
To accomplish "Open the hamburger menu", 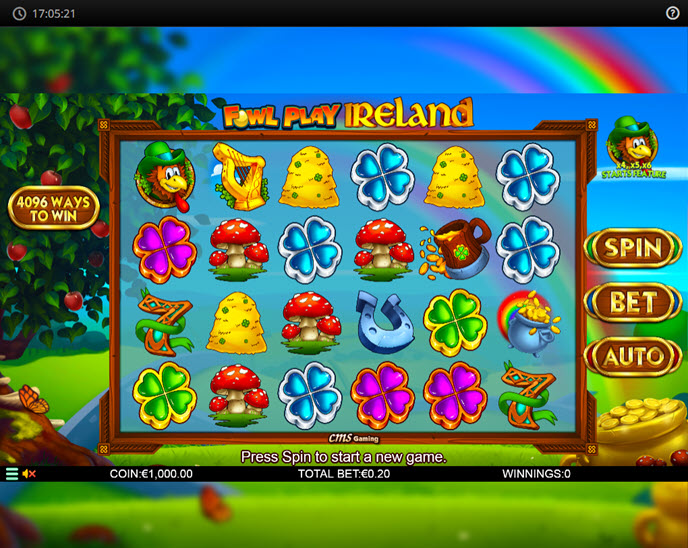I will click(x=12, y=474).
